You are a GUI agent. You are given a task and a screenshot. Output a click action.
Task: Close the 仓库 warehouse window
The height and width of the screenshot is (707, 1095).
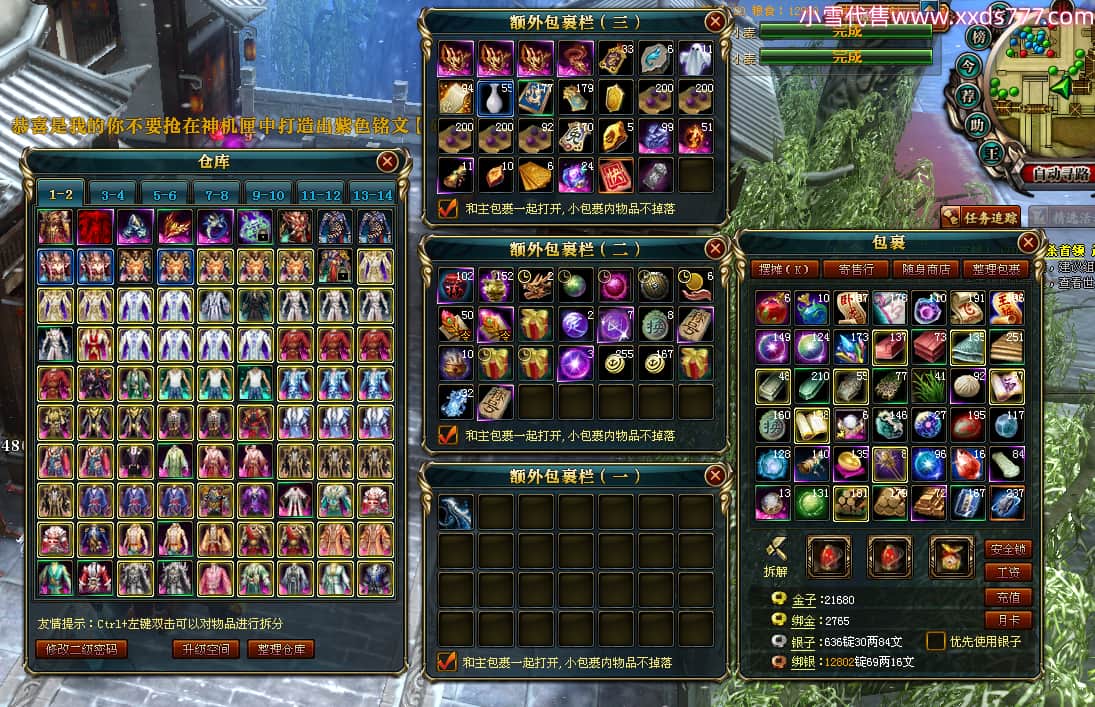[387, 162]
